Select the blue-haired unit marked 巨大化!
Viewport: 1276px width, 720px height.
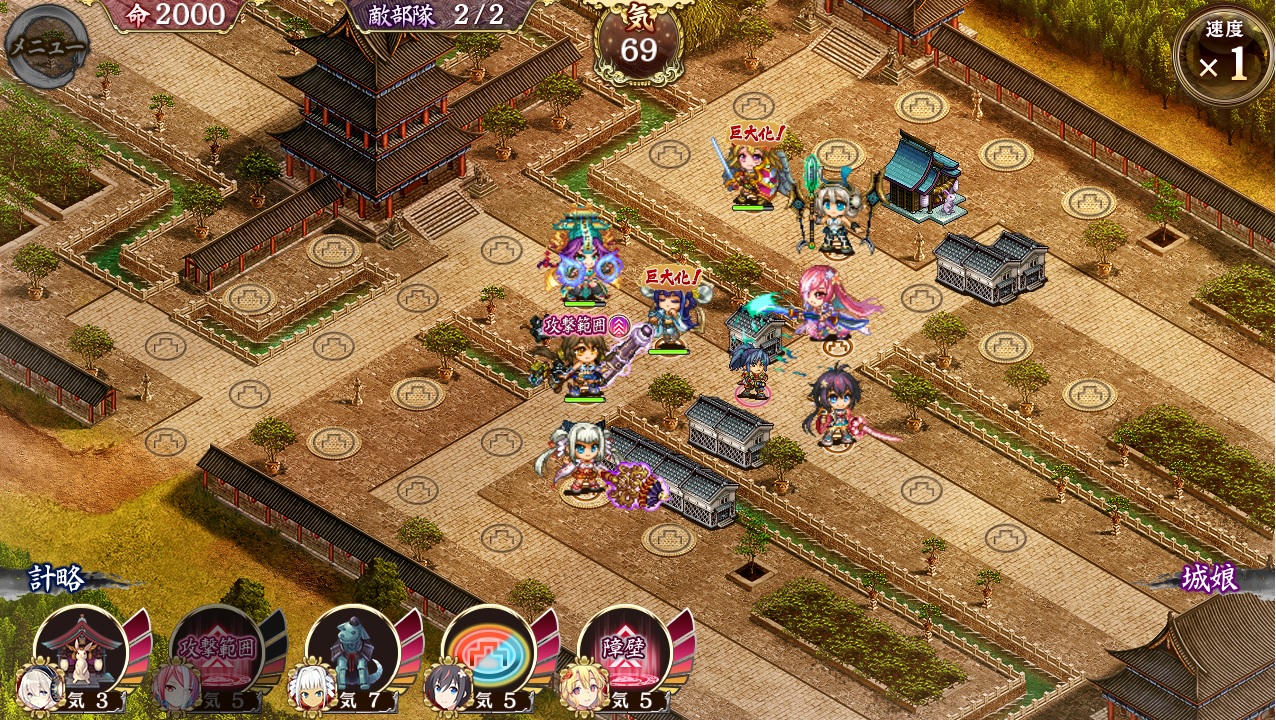click(x=670, y=317)
